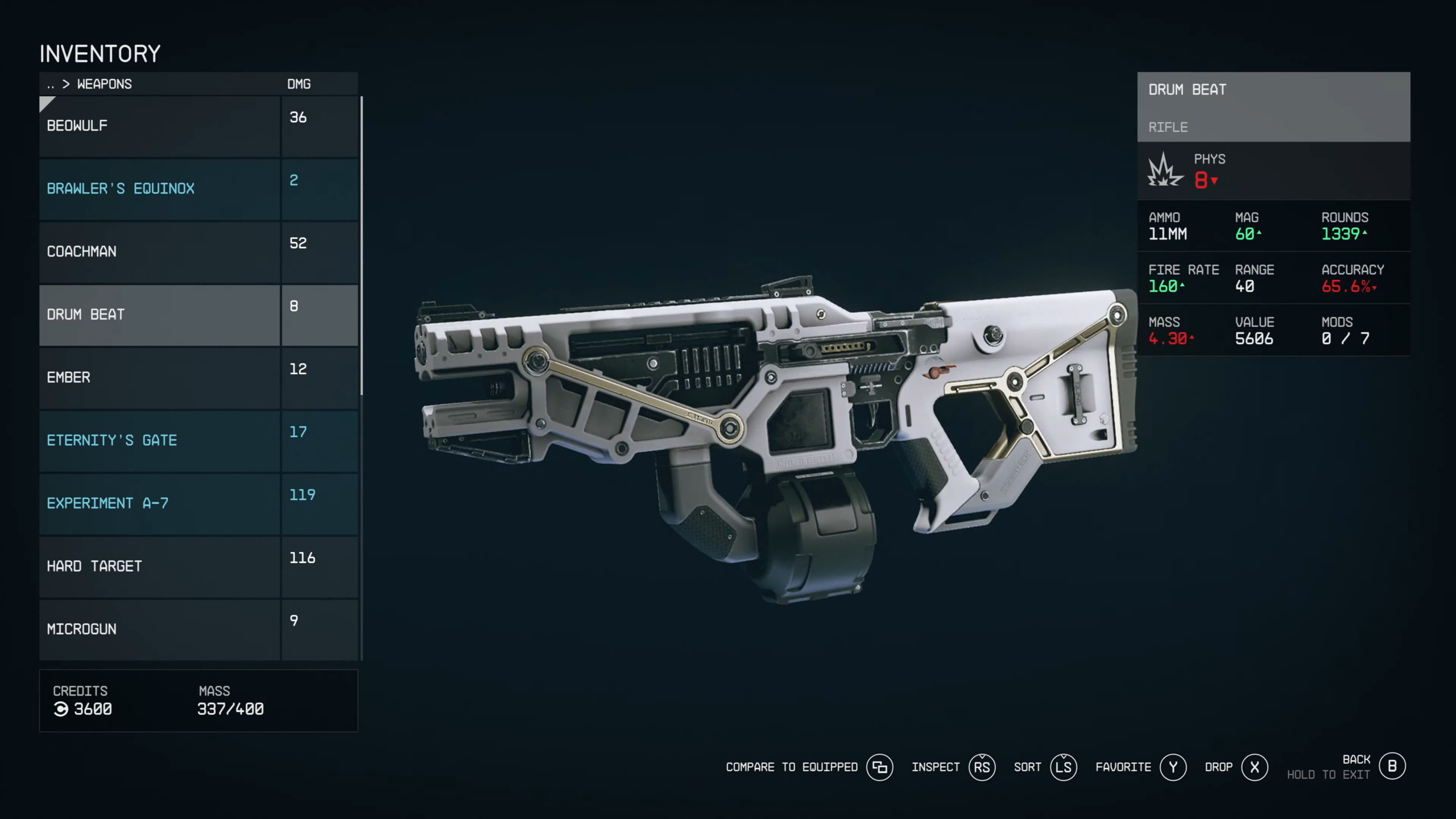1456x819 pixels.
Task: Select the Beowulf weapon row
Action: [x=159, y=126]
